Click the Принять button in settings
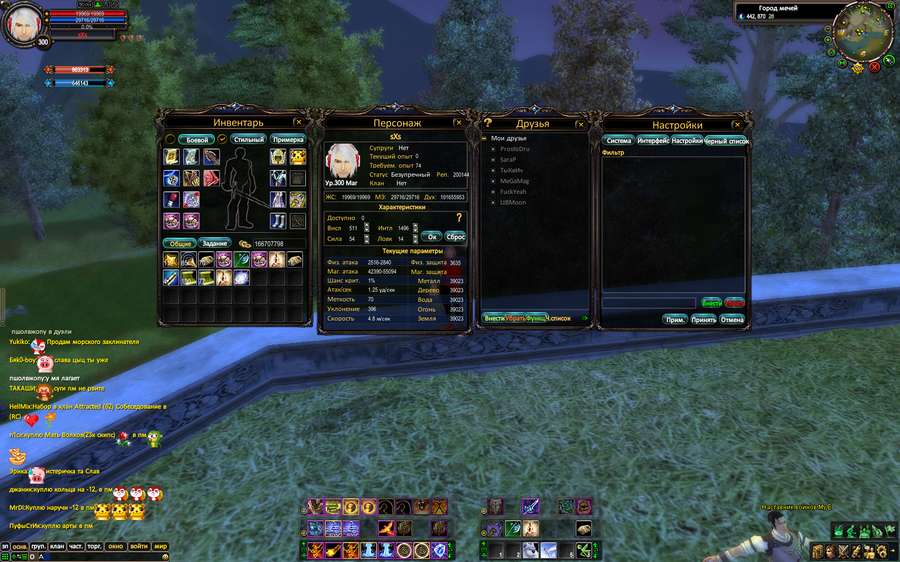This screenshot has height=562, width=900. [x=703, y=319]
